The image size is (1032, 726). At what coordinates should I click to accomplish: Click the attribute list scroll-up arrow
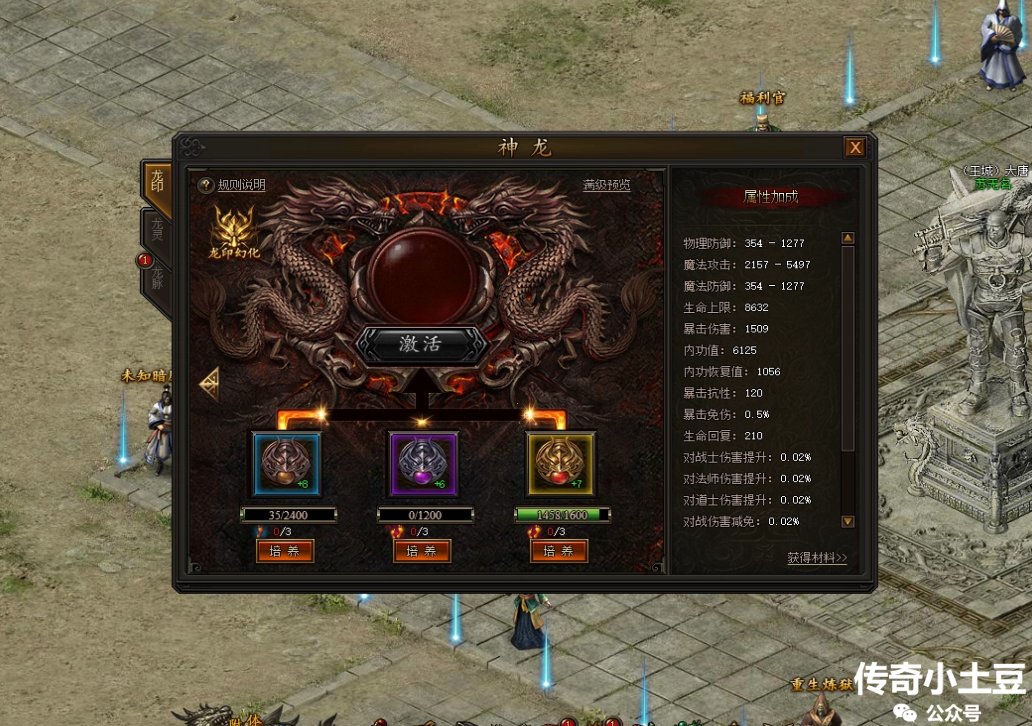848,238
